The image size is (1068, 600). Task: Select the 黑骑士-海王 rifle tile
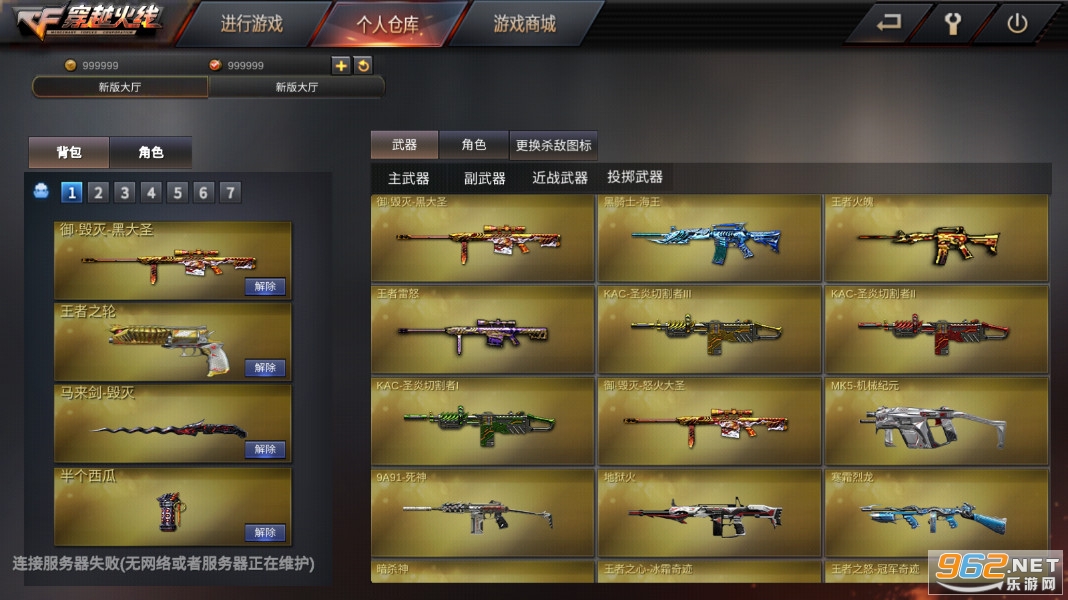pyautogui.click(x=709, y=240)
